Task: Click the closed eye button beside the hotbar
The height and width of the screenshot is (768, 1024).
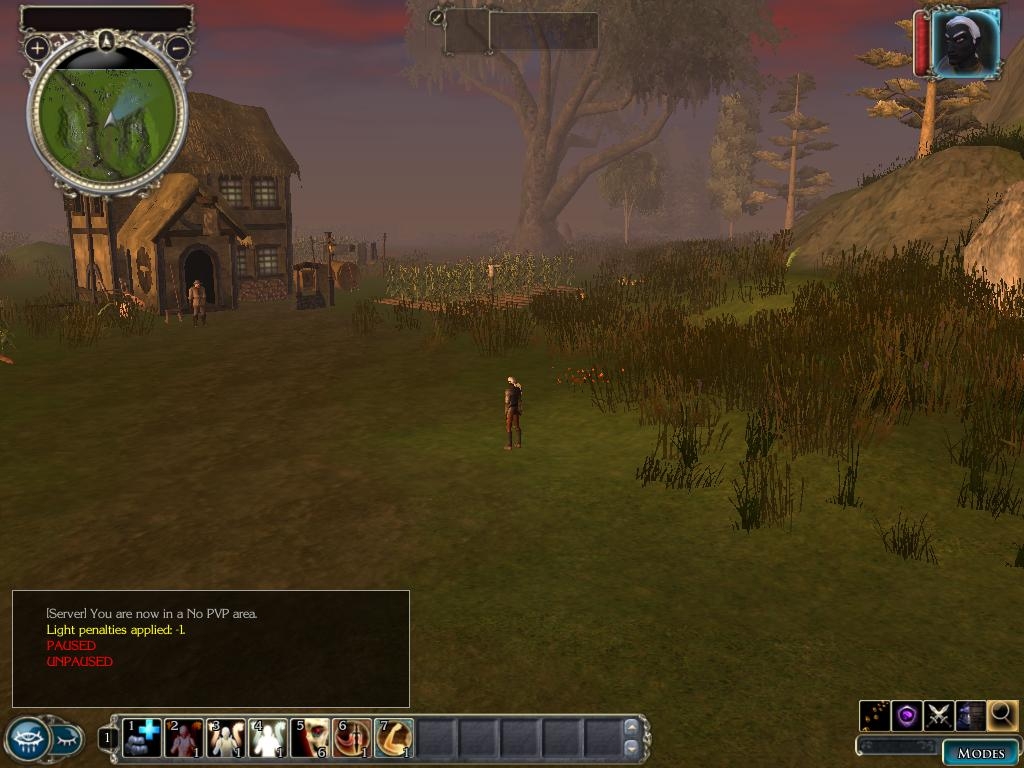Action: point(68,739)
